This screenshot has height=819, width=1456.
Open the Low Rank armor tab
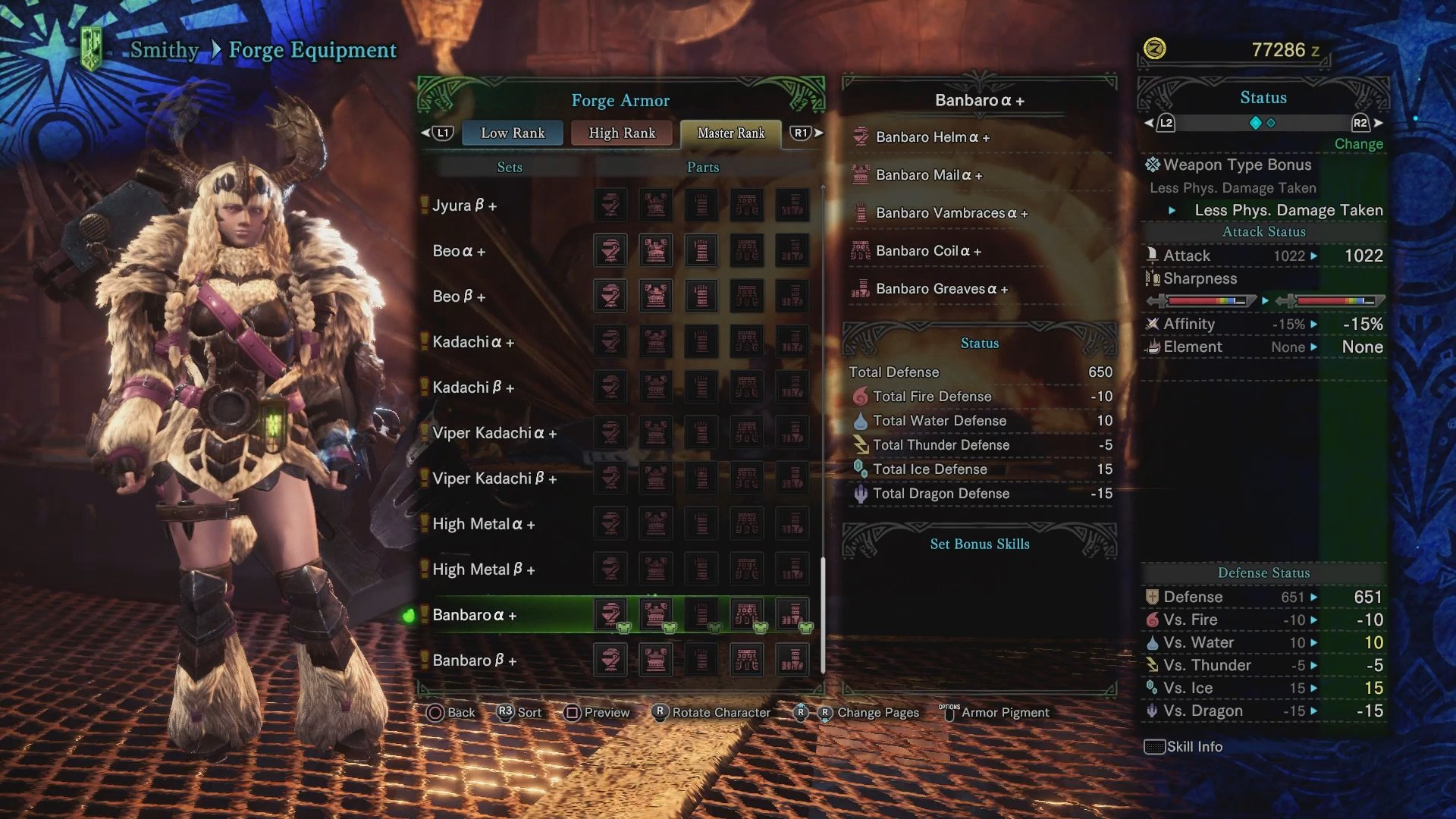click(x=512, y=133)
